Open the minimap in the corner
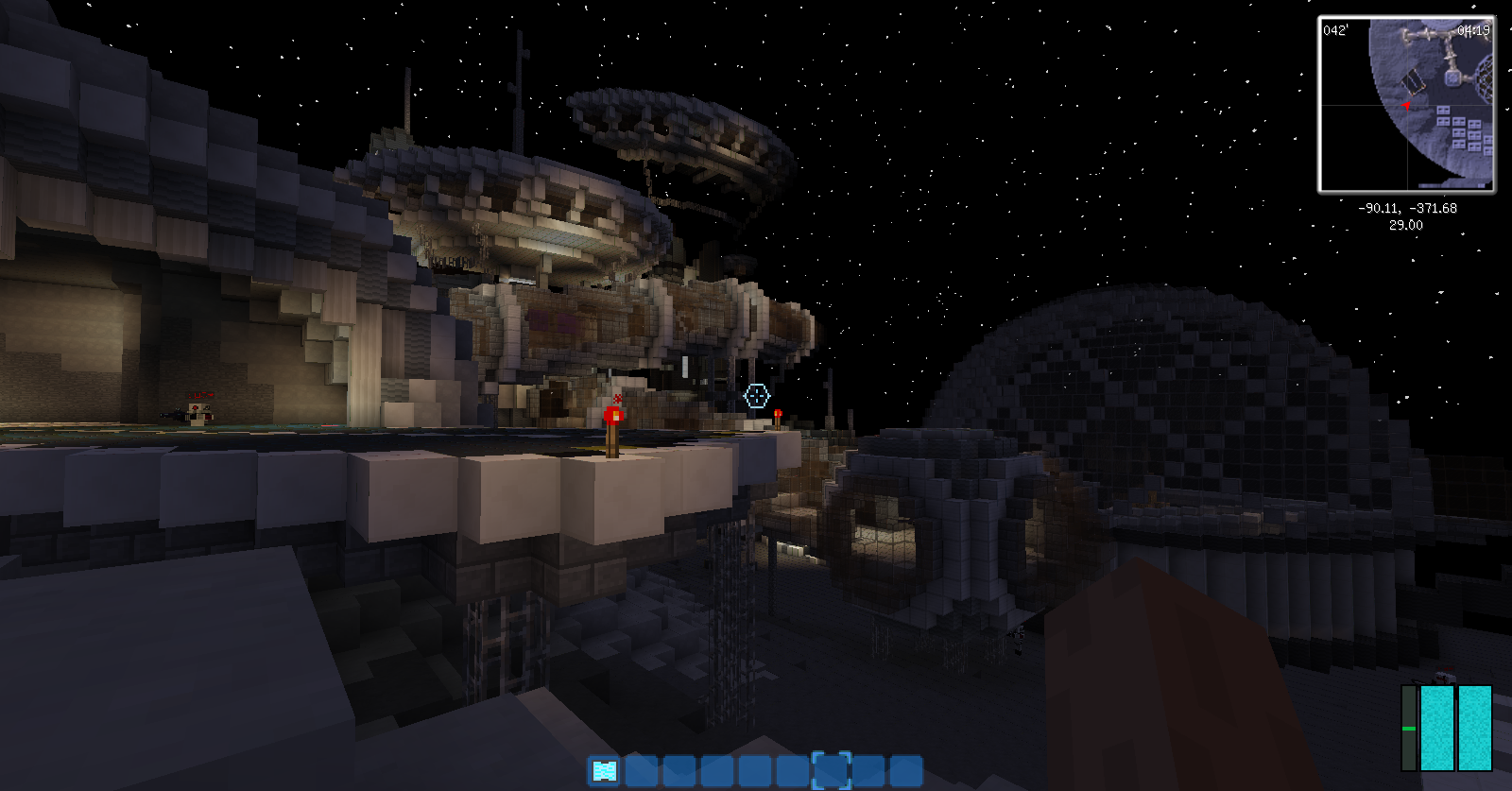This screenshot has height=791, width=1512. point(1406,104)
